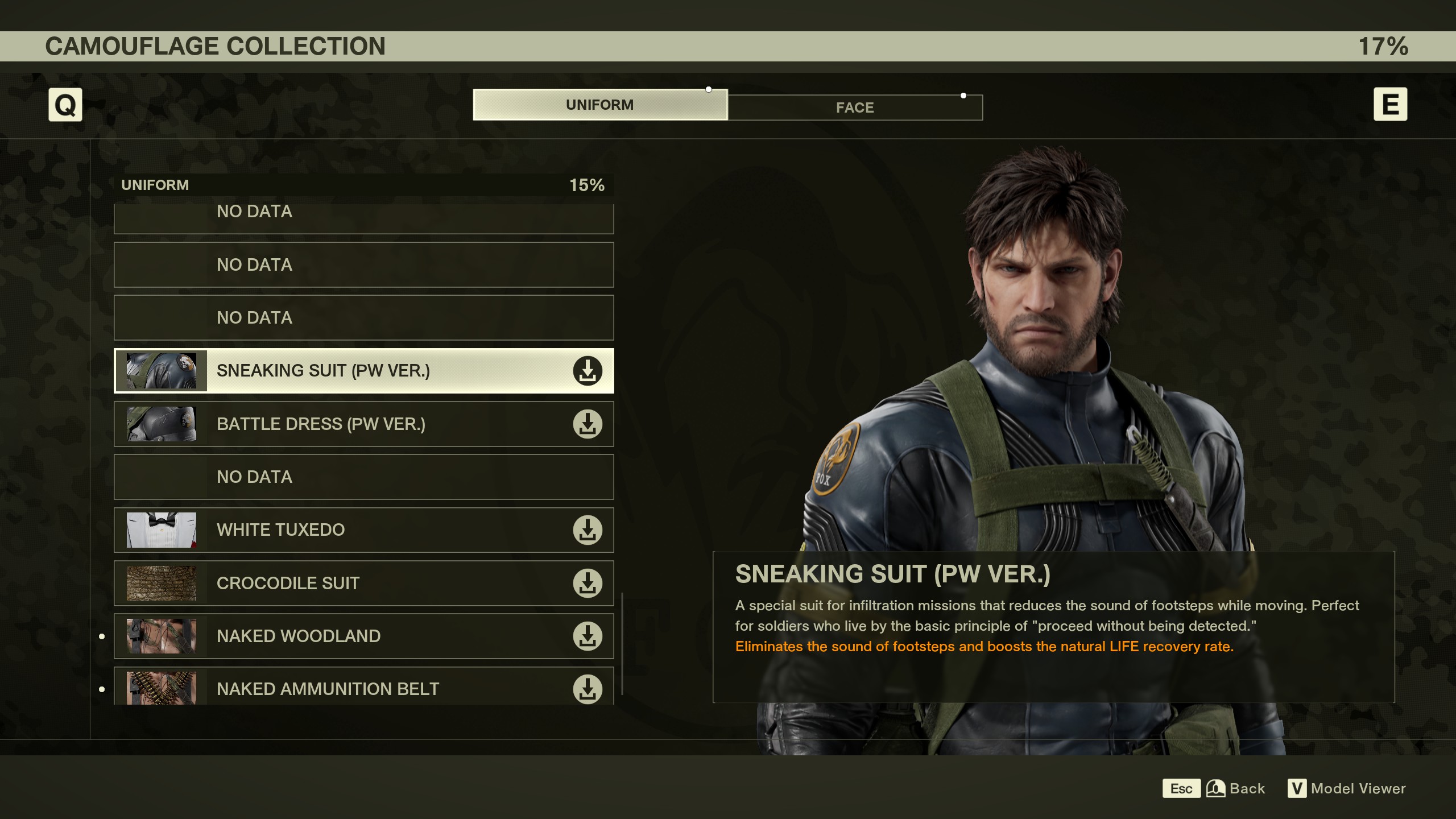Select Sneaking Suit (PW Ver.) entry
This screenshot has width=1456, height=819.
[364, 371]
